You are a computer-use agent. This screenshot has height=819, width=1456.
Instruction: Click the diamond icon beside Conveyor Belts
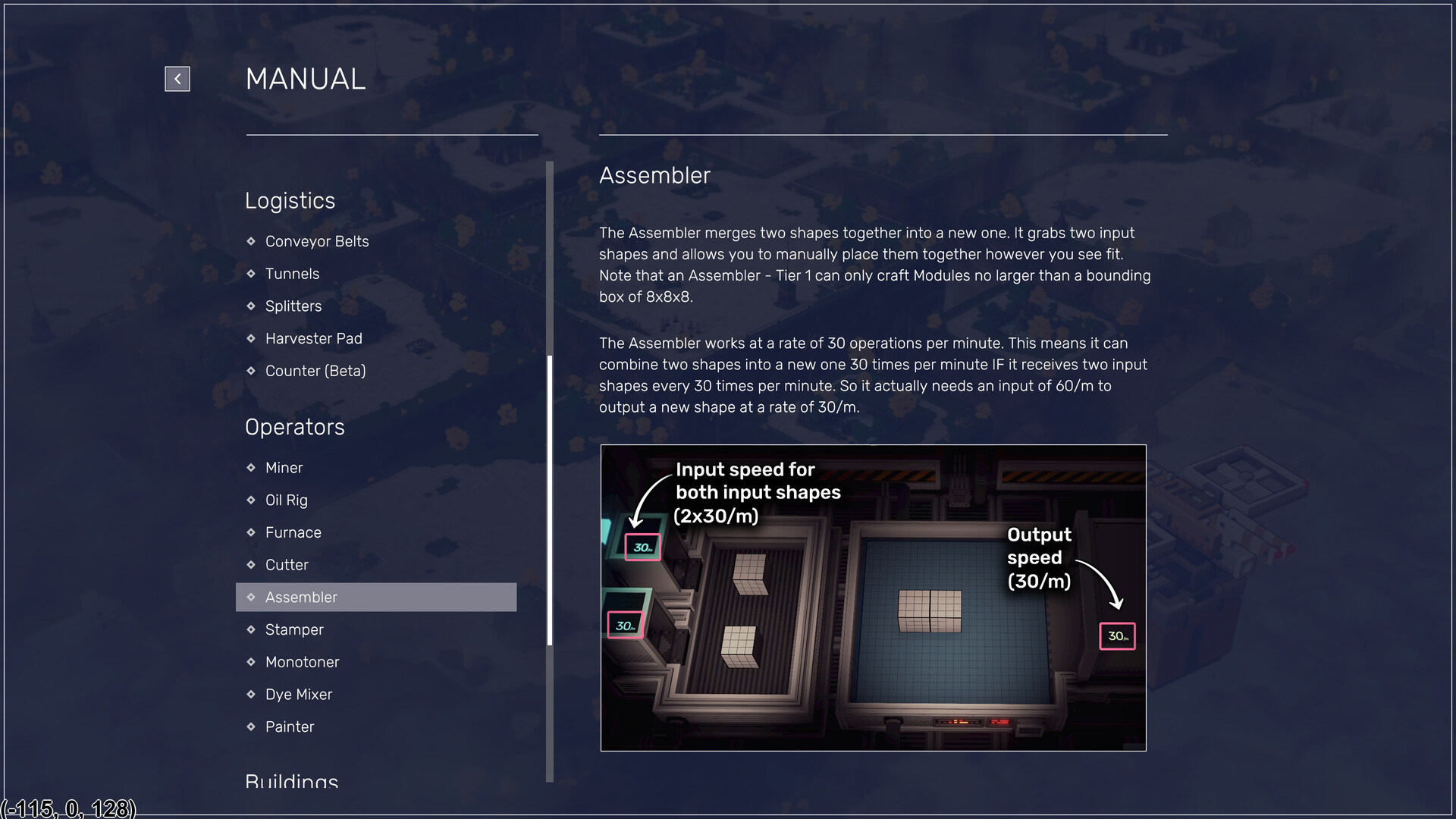click(251, 241)
